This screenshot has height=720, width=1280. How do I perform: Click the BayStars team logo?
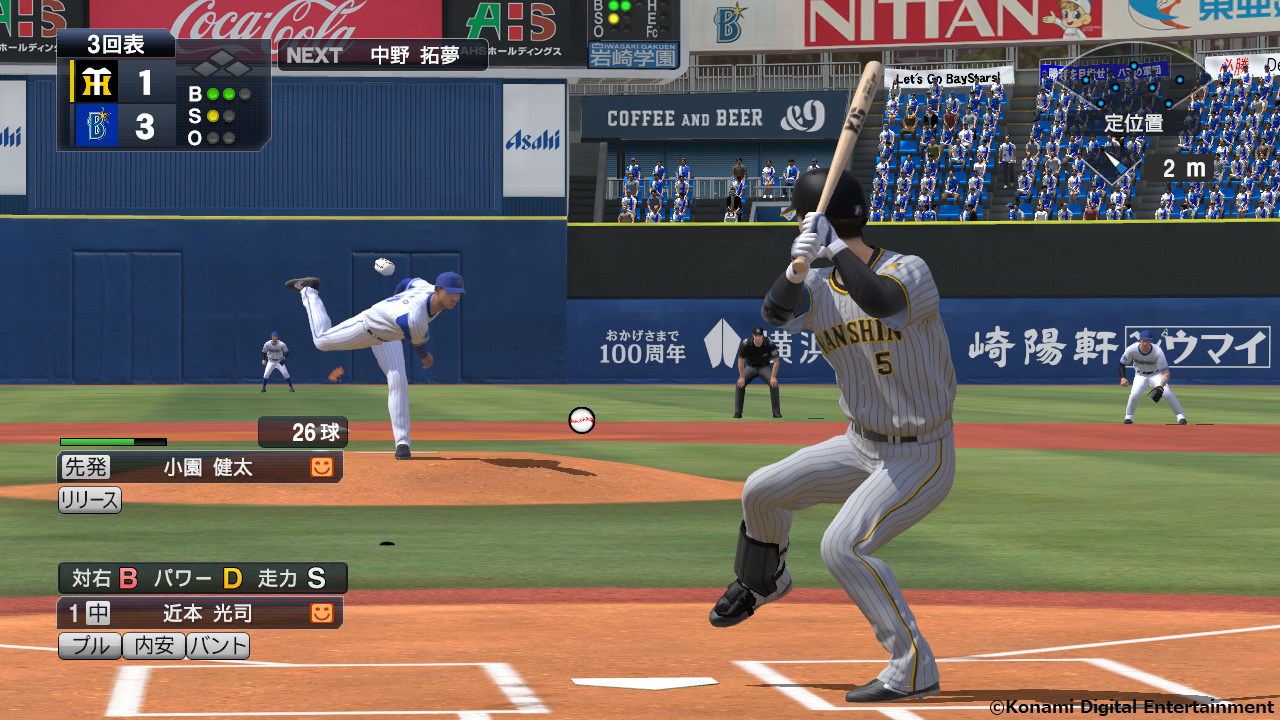[96, 126]
